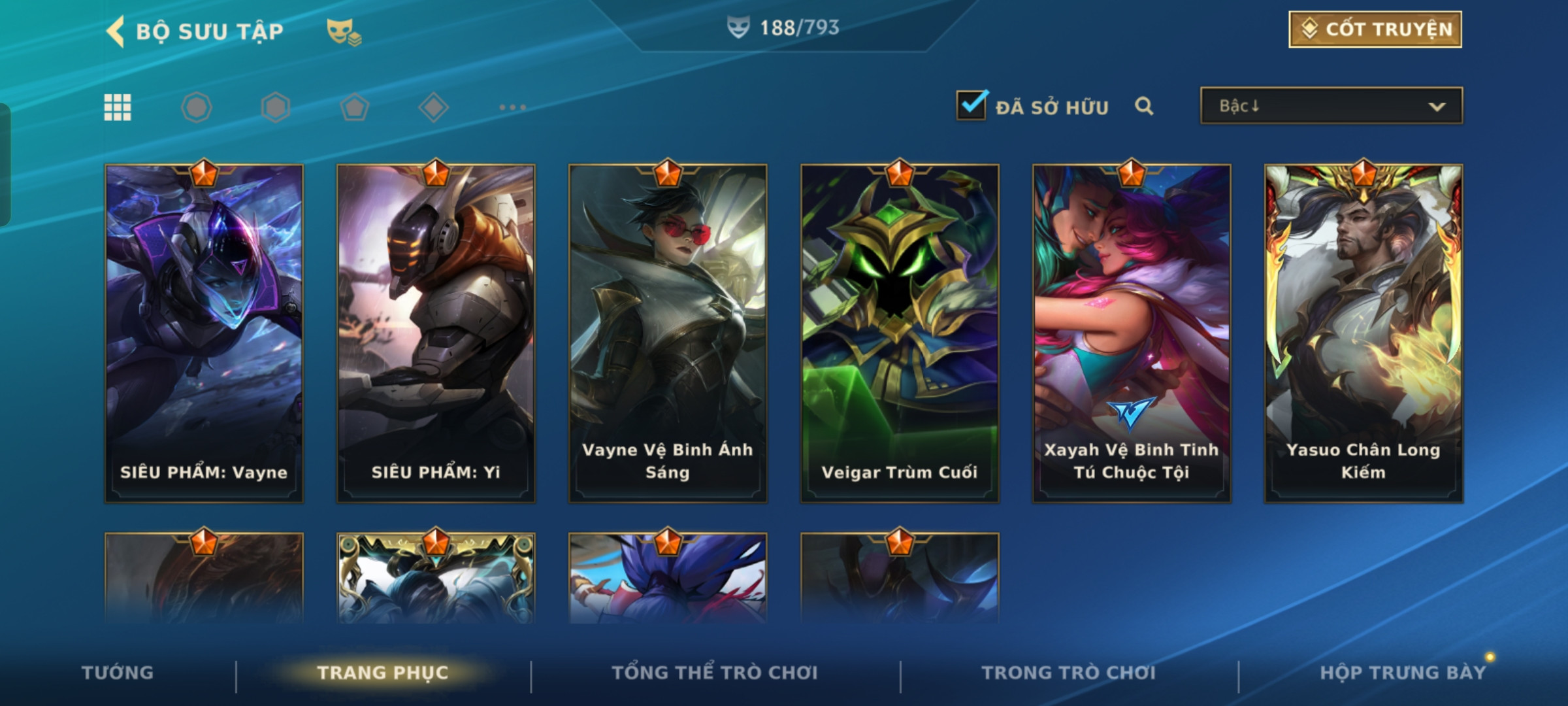Open Vayne Vệ Binh Ánh Sáng skin
This screenshot has width=1568, height=706.
pyautogui.click(x=668, y=333)
